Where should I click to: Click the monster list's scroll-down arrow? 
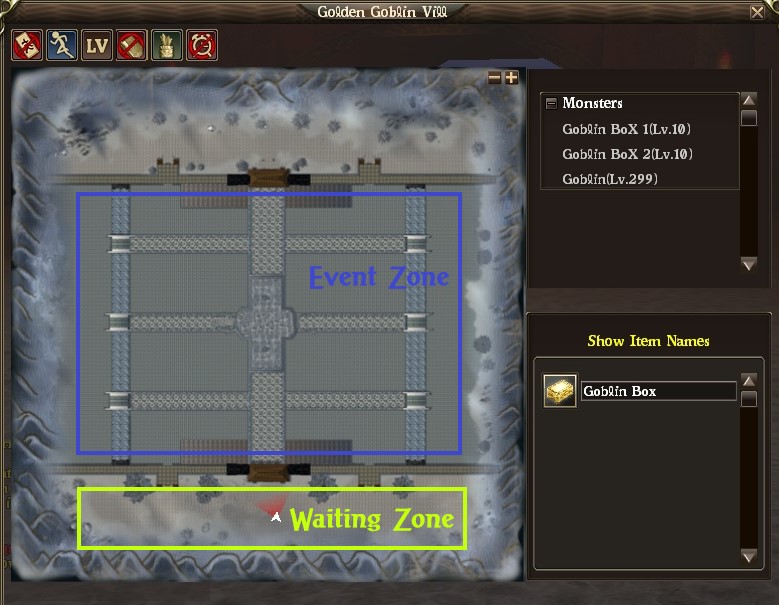749,264
